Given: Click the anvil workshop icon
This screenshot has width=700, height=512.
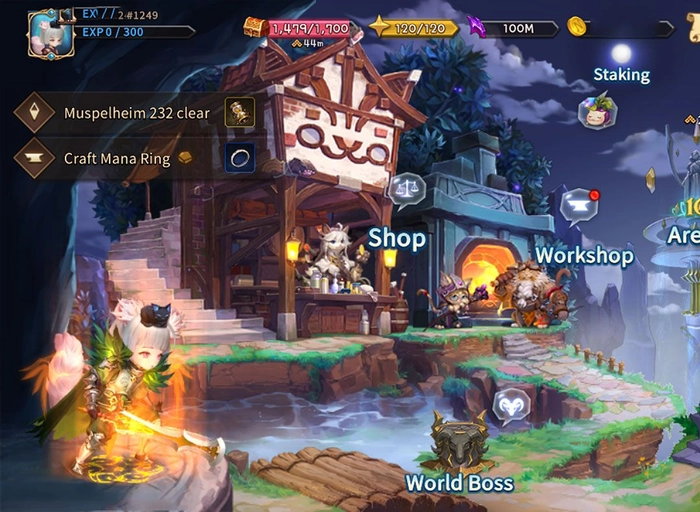Looking at the screenshot, I should 578,205.
